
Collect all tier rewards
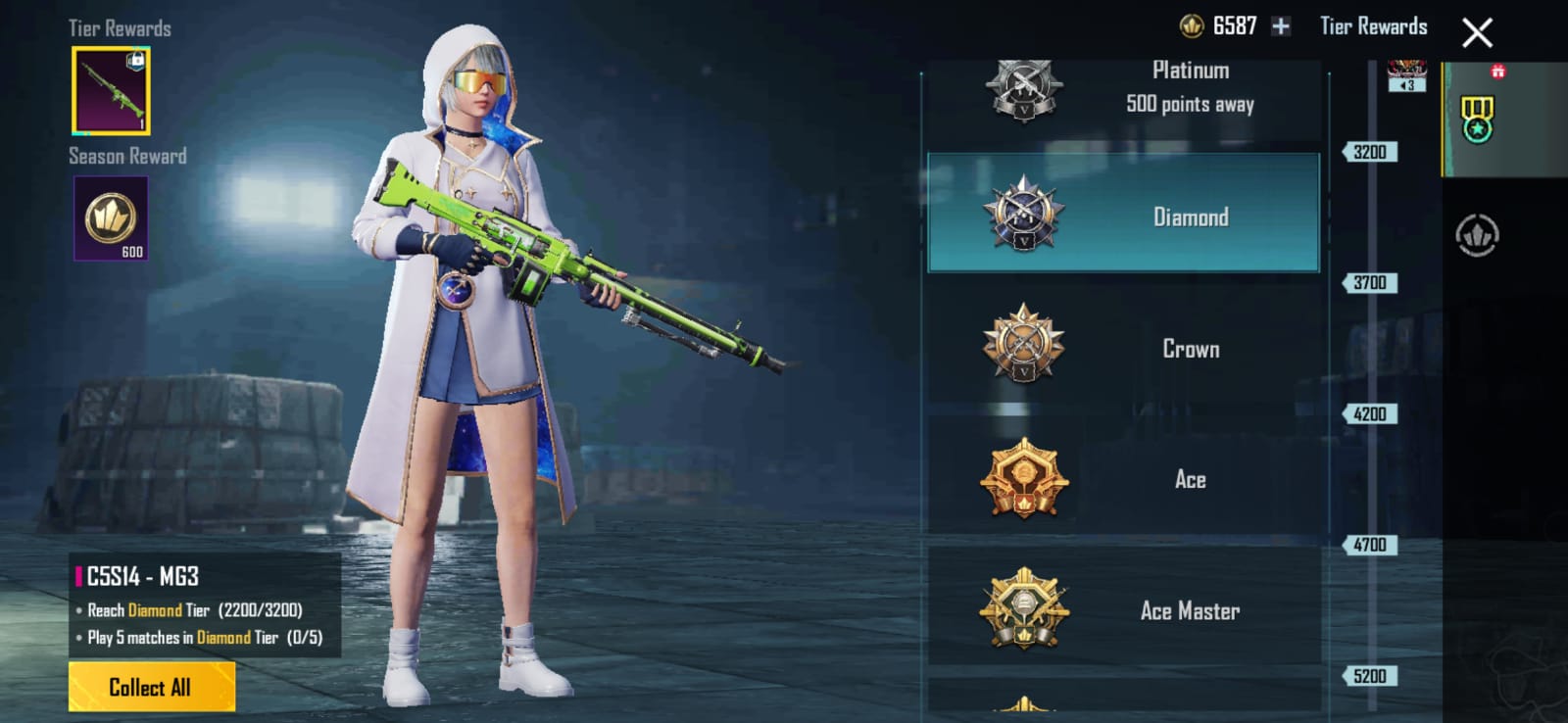151,687
